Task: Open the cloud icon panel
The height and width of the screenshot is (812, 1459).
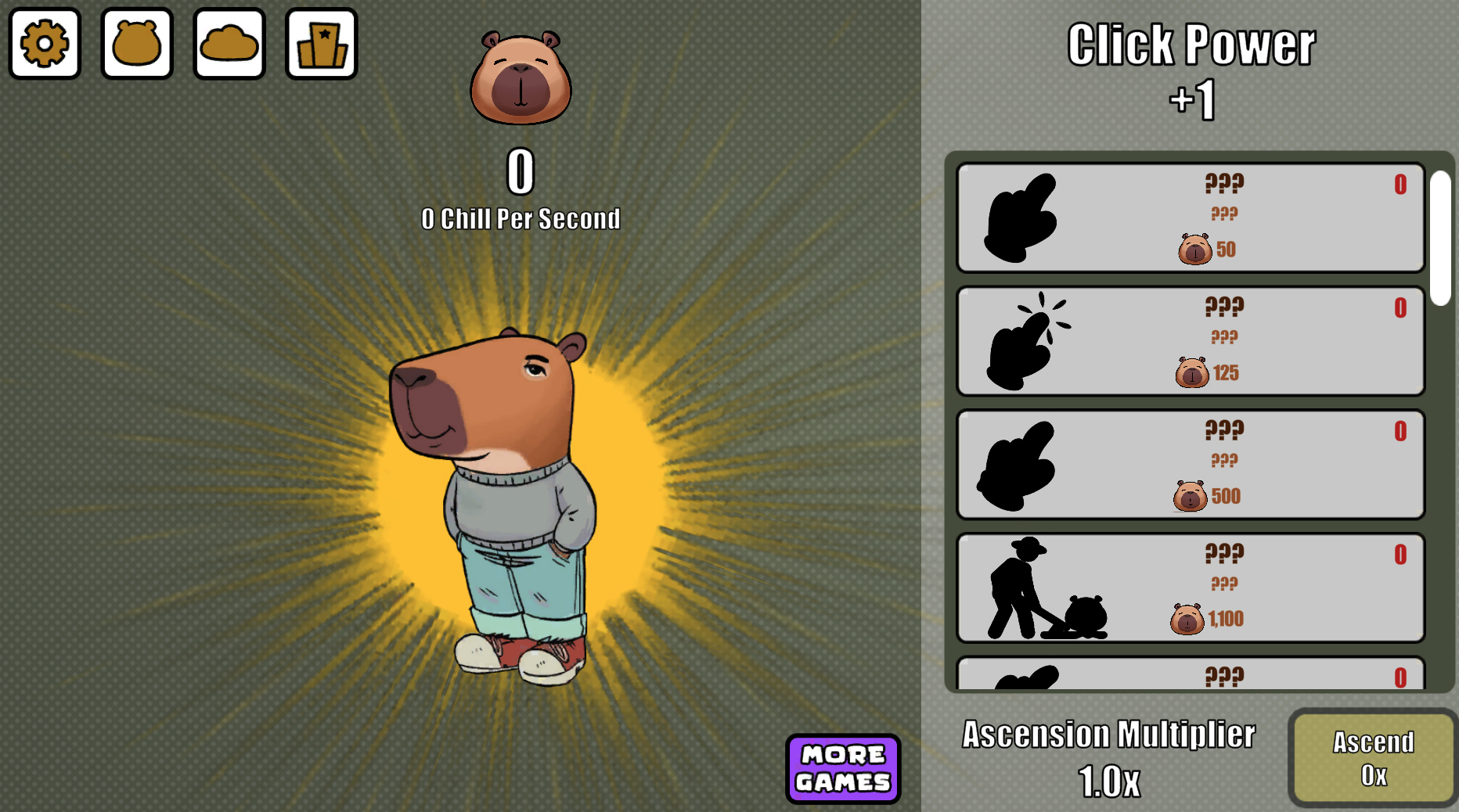Action: pos(229,43)
